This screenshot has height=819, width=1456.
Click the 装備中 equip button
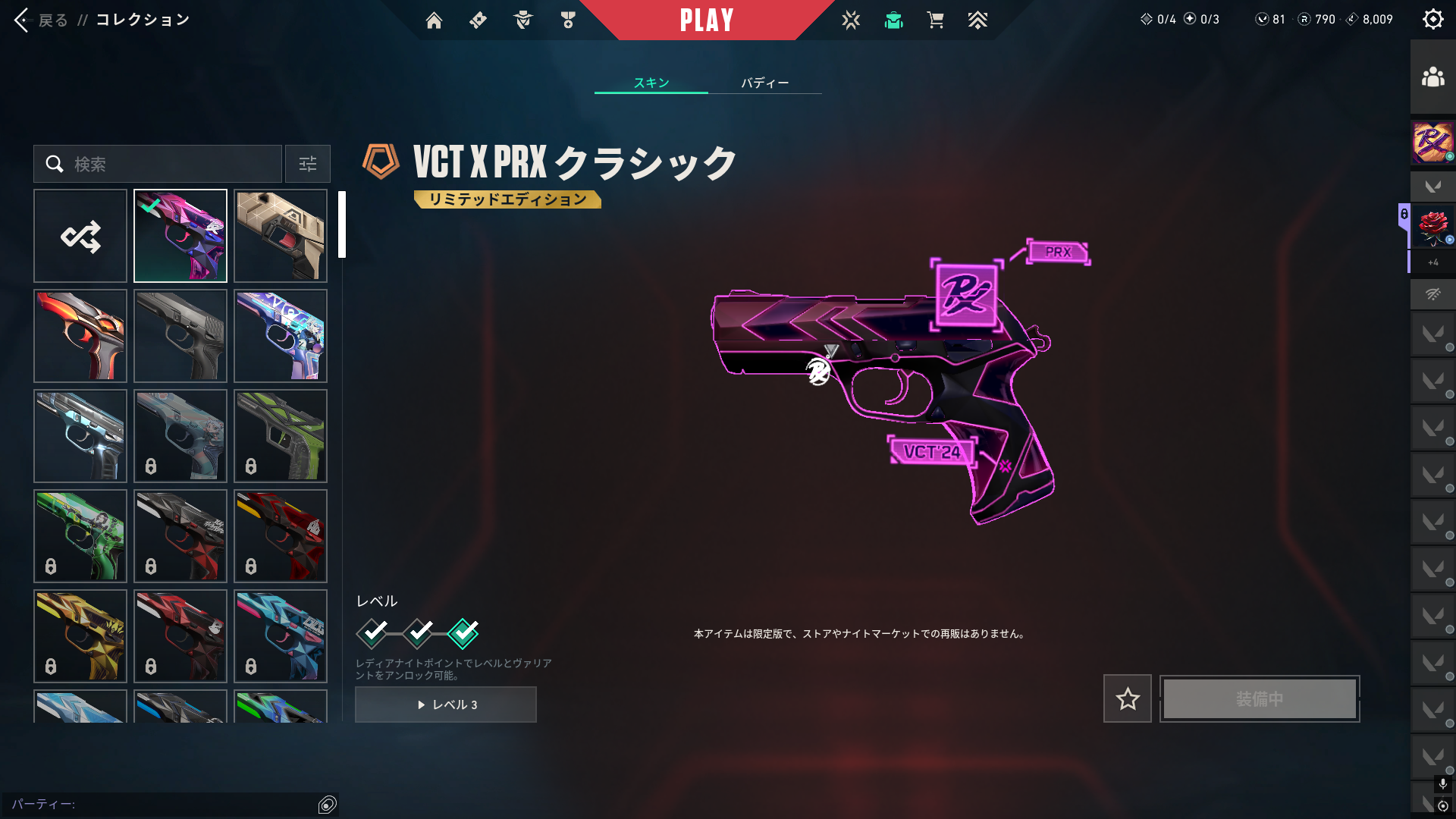tap(1260, 698)
